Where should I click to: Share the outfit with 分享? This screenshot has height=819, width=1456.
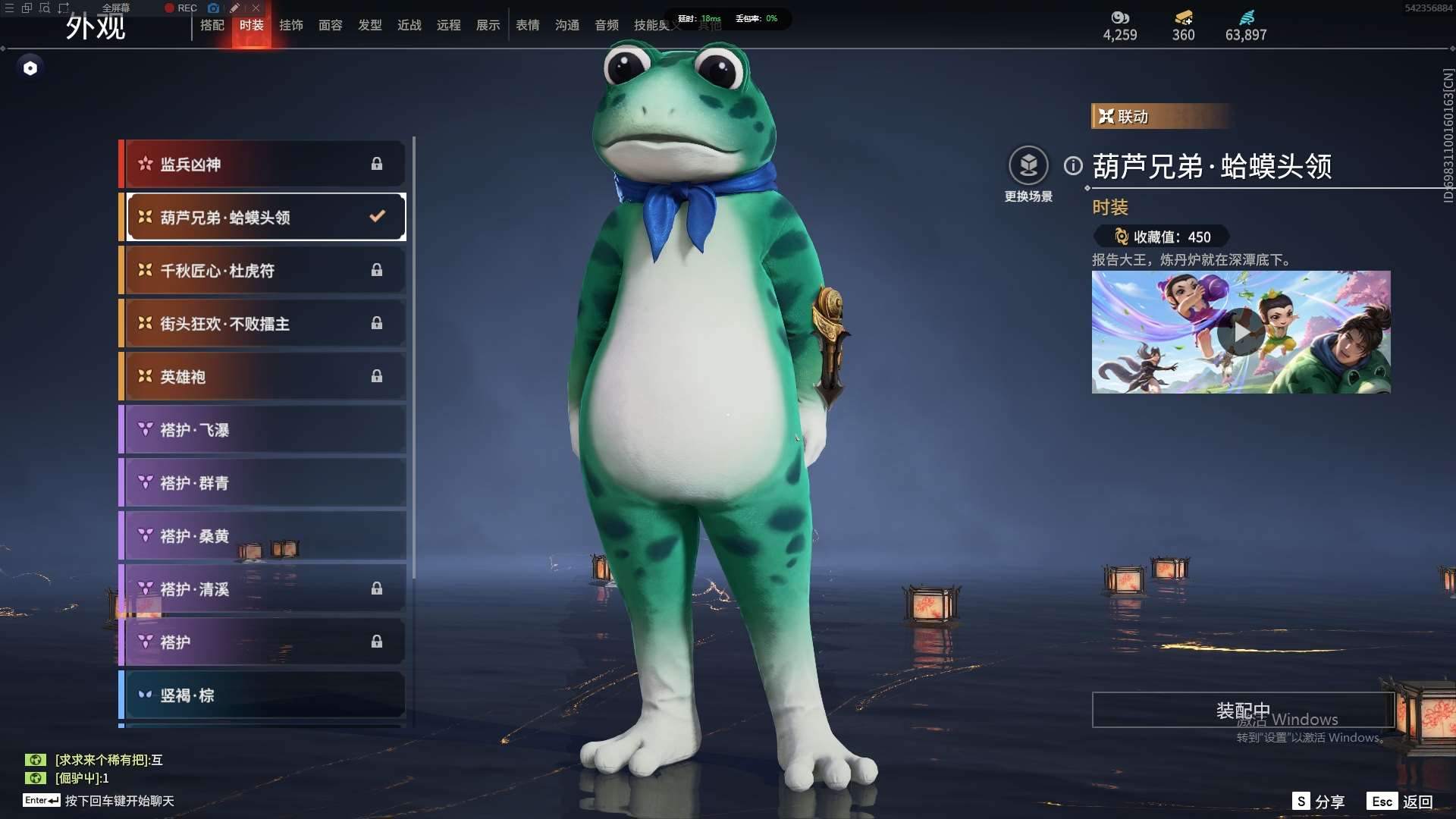1319,802
